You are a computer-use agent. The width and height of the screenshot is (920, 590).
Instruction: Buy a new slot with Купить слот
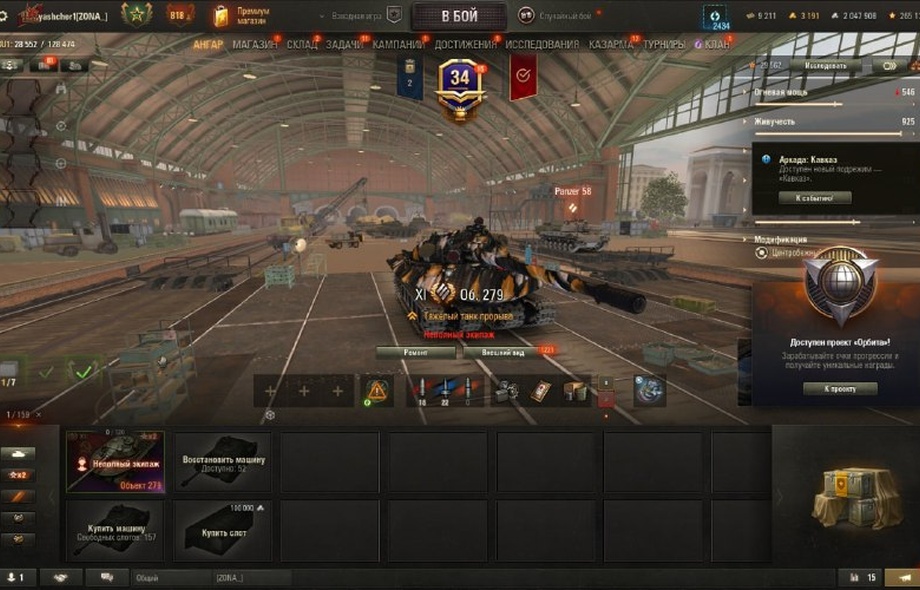(222, 530)
